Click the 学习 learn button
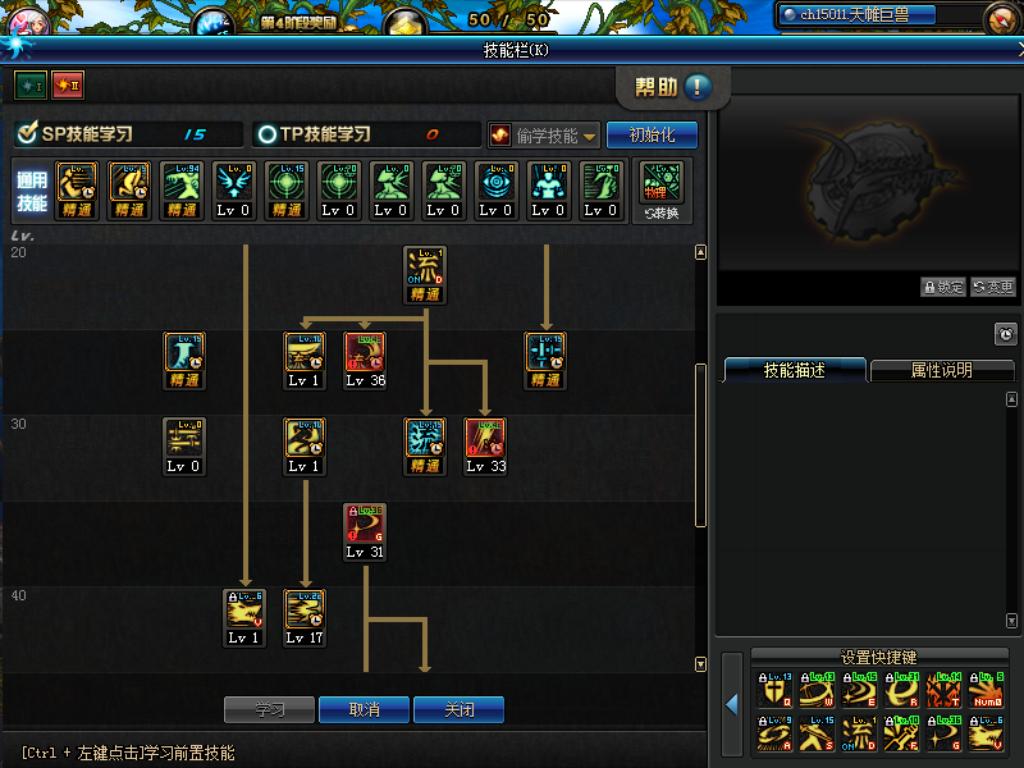The image size is (1024, 768). pos(269,710)
